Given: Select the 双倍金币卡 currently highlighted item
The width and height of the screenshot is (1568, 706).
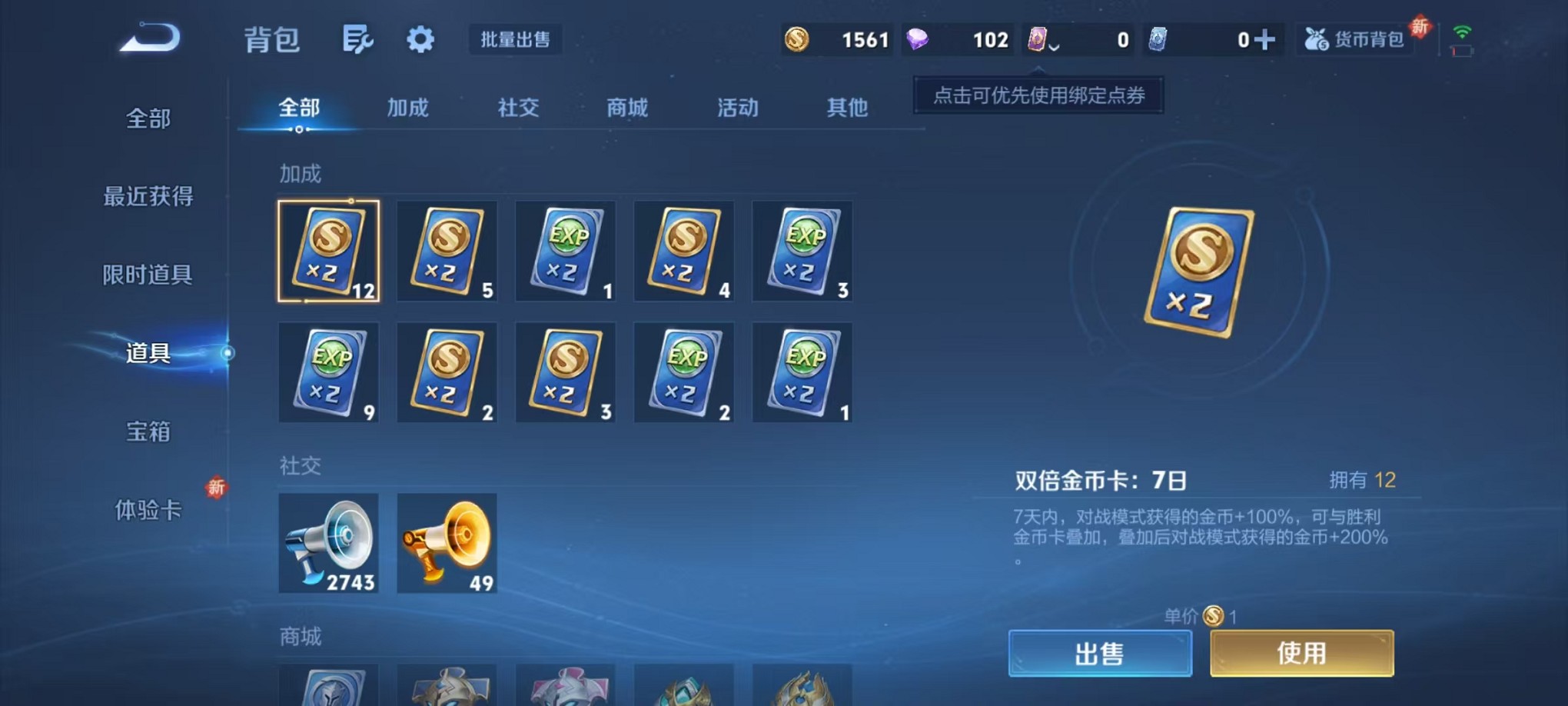Looking at the screenshot, I should click(x=329, y=251).
